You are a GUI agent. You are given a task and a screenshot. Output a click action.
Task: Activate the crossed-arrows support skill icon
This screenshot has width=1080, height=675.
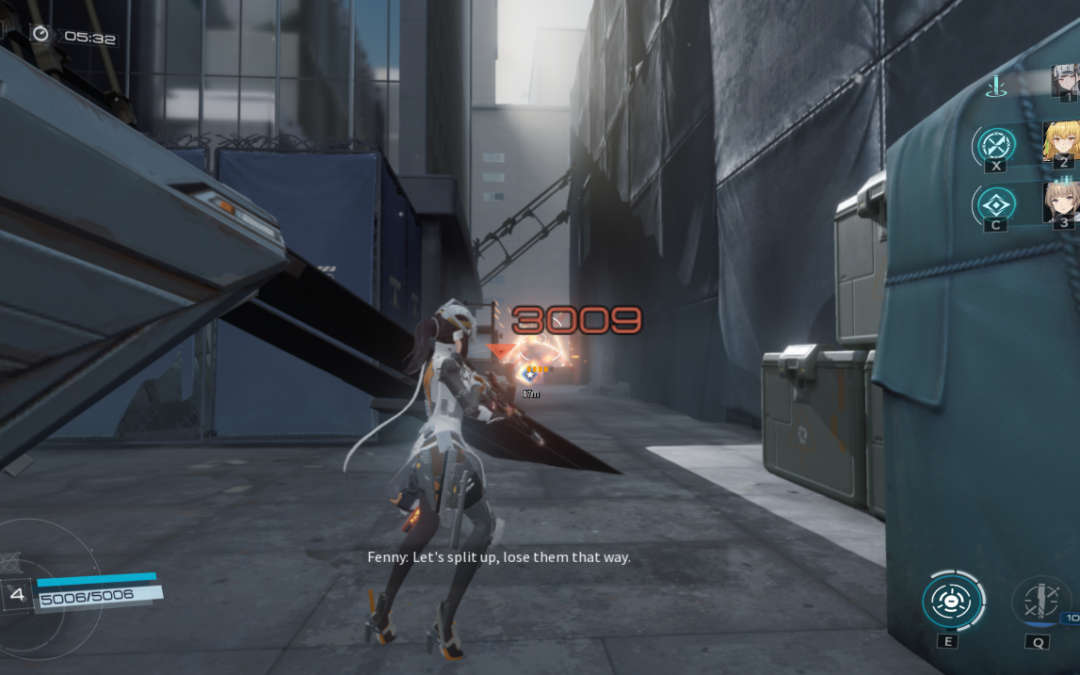(996, 144)
